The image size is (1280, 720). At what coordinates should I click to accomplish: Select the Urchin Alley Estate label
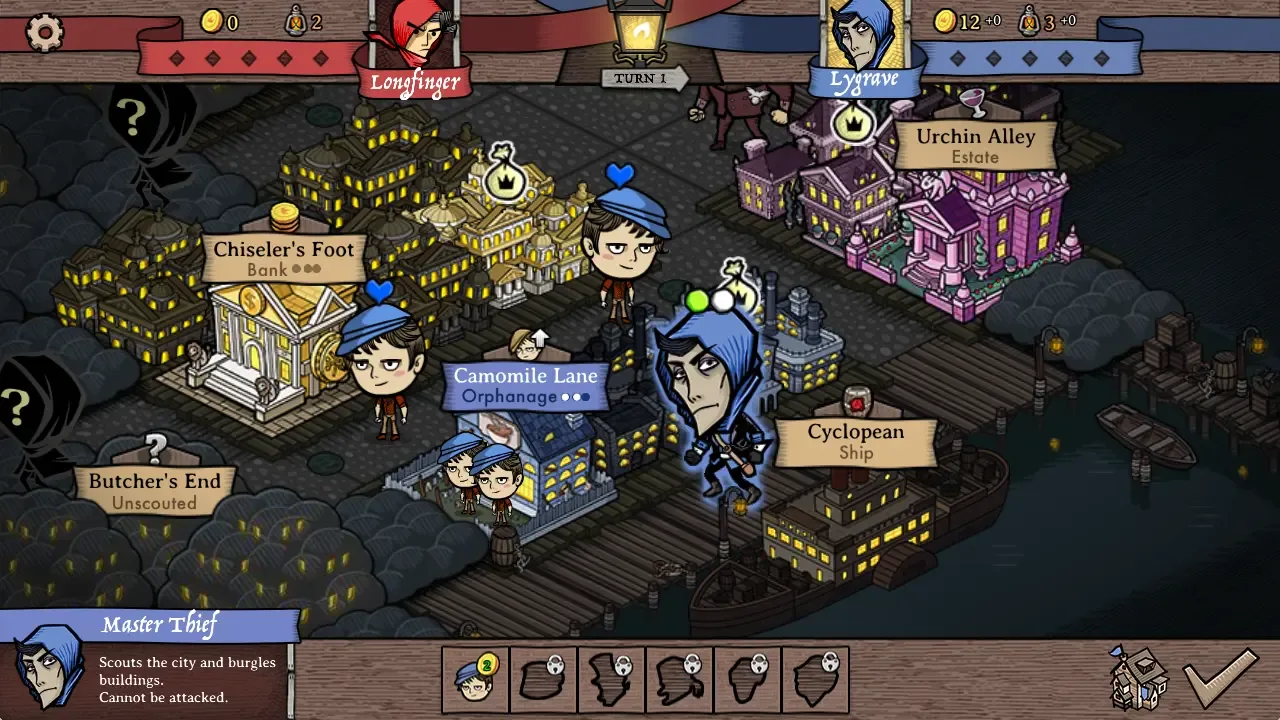coord(974,146)
